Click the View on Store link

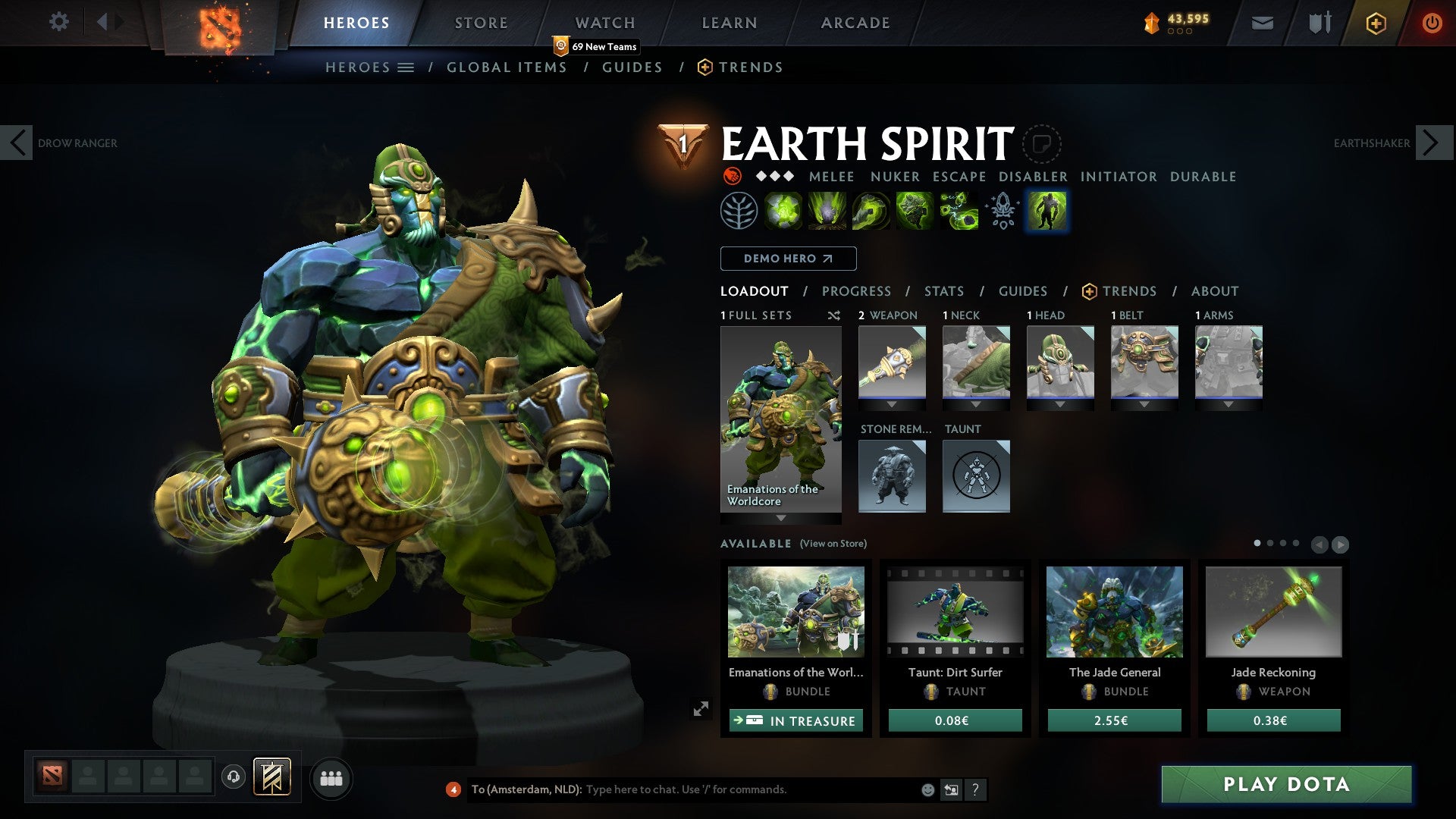pos(832,544)
